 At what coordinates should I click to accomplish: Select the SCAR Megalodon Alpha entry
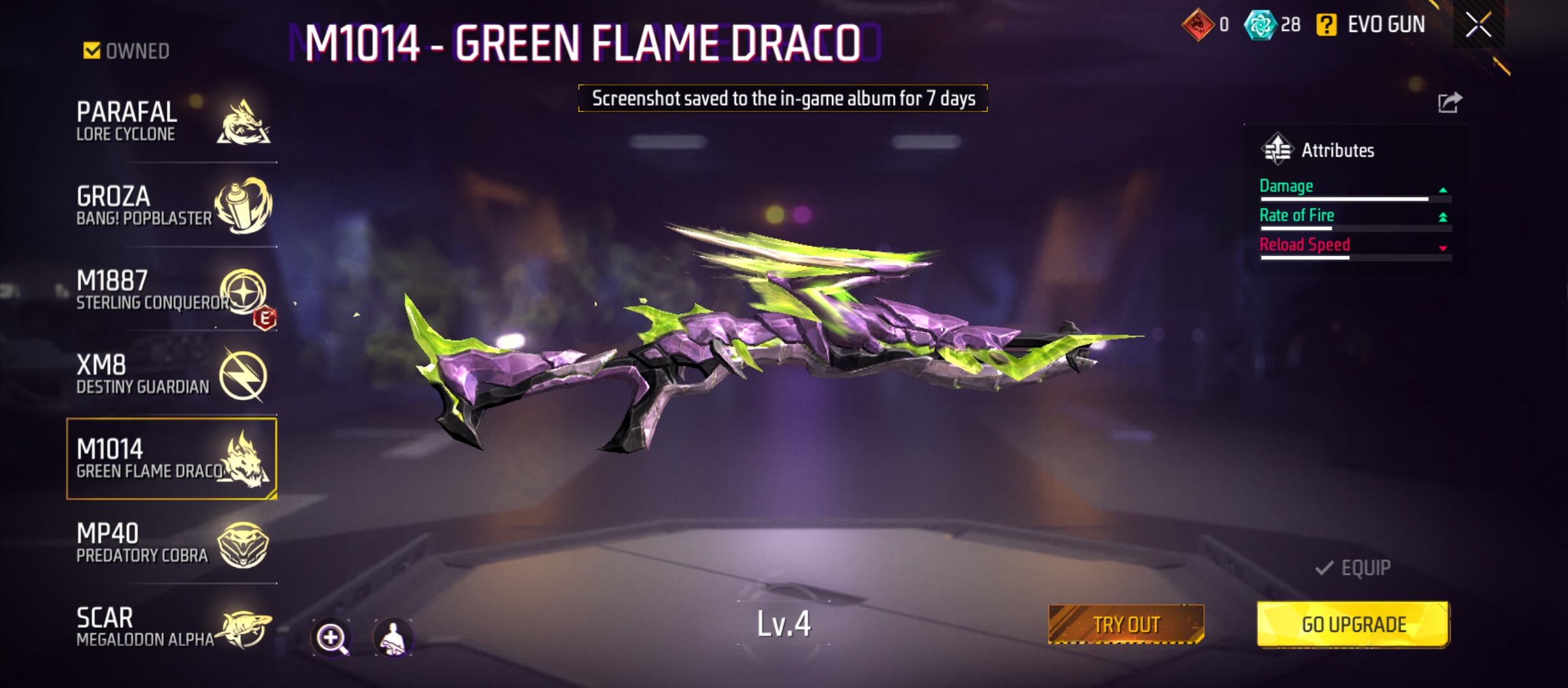pyautogui.click(x=172, y=627)
